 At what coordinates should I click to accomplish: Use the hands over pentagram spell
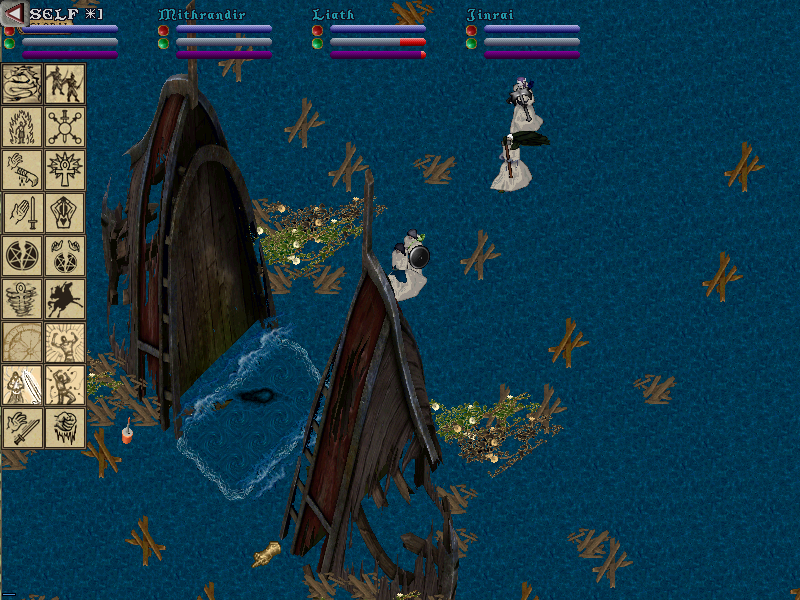pyautogui.click(x=65, y=256)
